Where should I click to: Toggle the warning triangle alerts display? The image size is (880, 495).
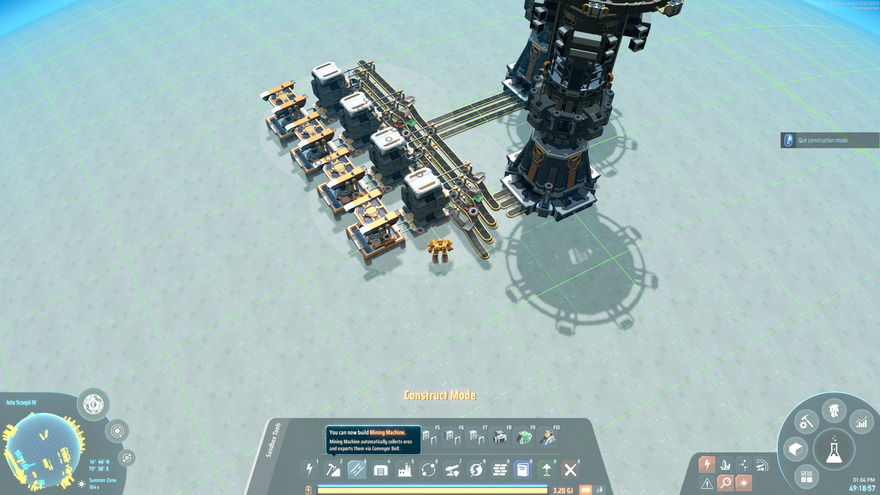point(707,483)
